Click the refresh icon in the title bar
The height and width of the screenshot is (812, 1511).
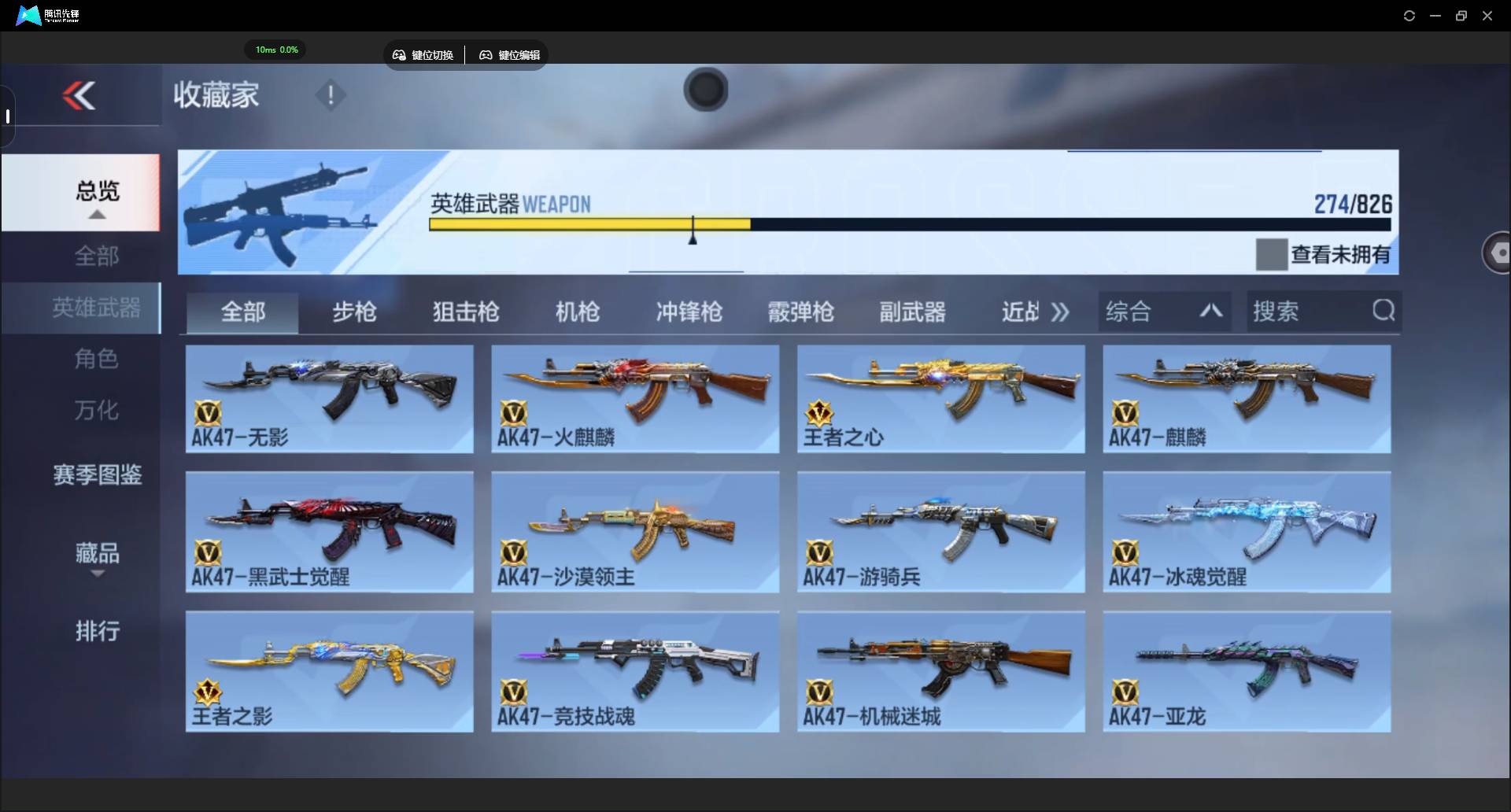(x=1409, y=15)
